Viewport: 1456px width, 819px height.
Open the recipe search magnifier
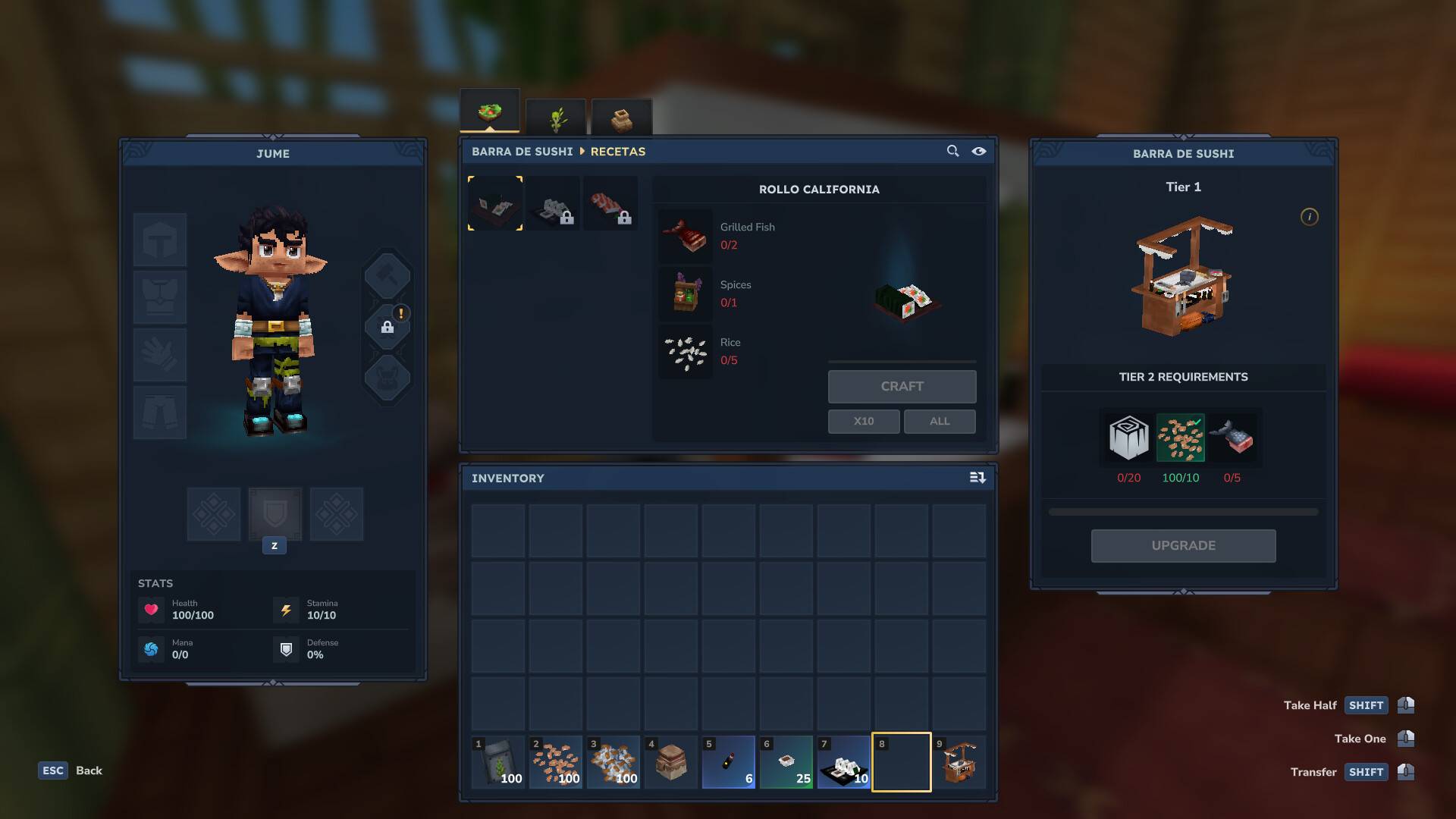click(952, 151)
